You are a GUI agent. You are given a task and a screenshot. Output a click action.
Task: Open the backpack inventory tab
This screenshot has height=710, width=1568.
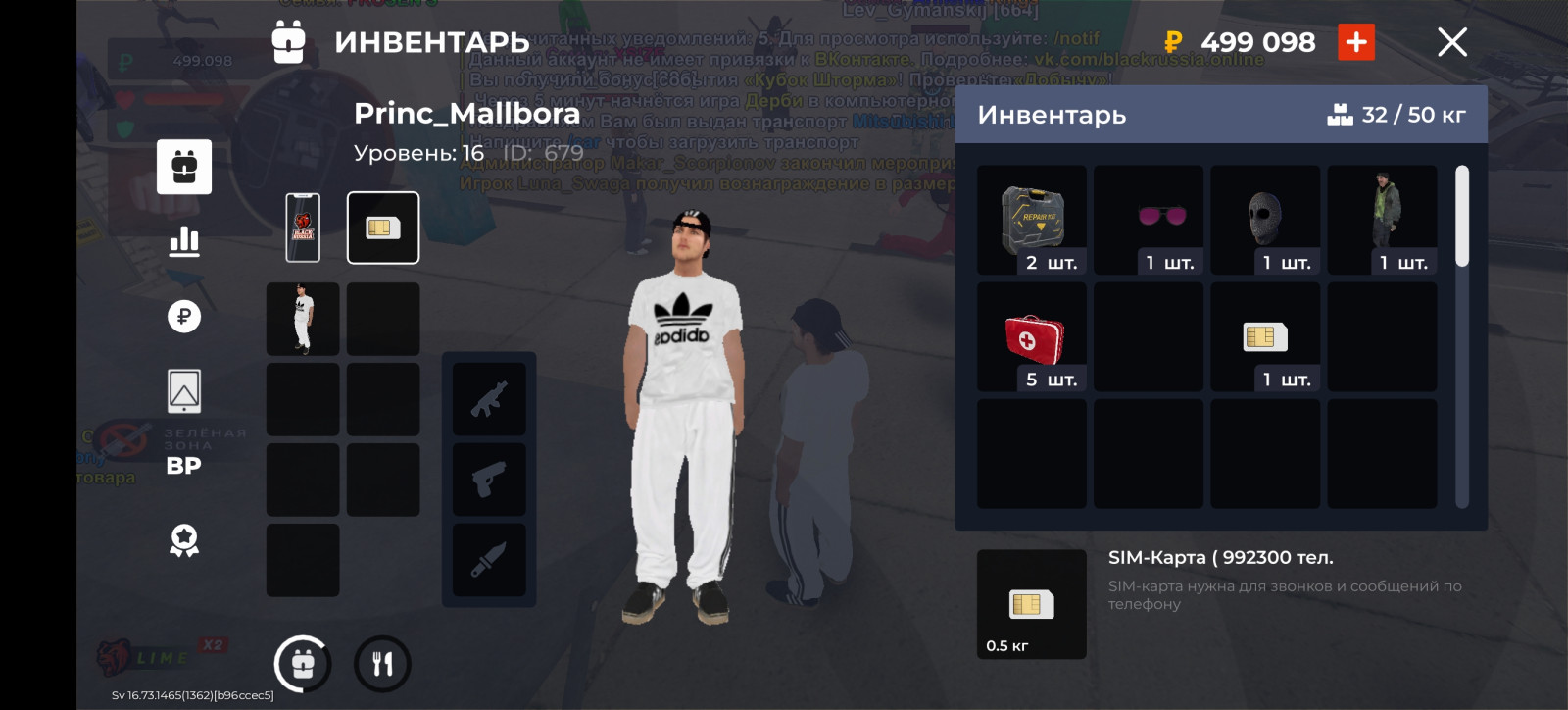click(x=184, y=167)
